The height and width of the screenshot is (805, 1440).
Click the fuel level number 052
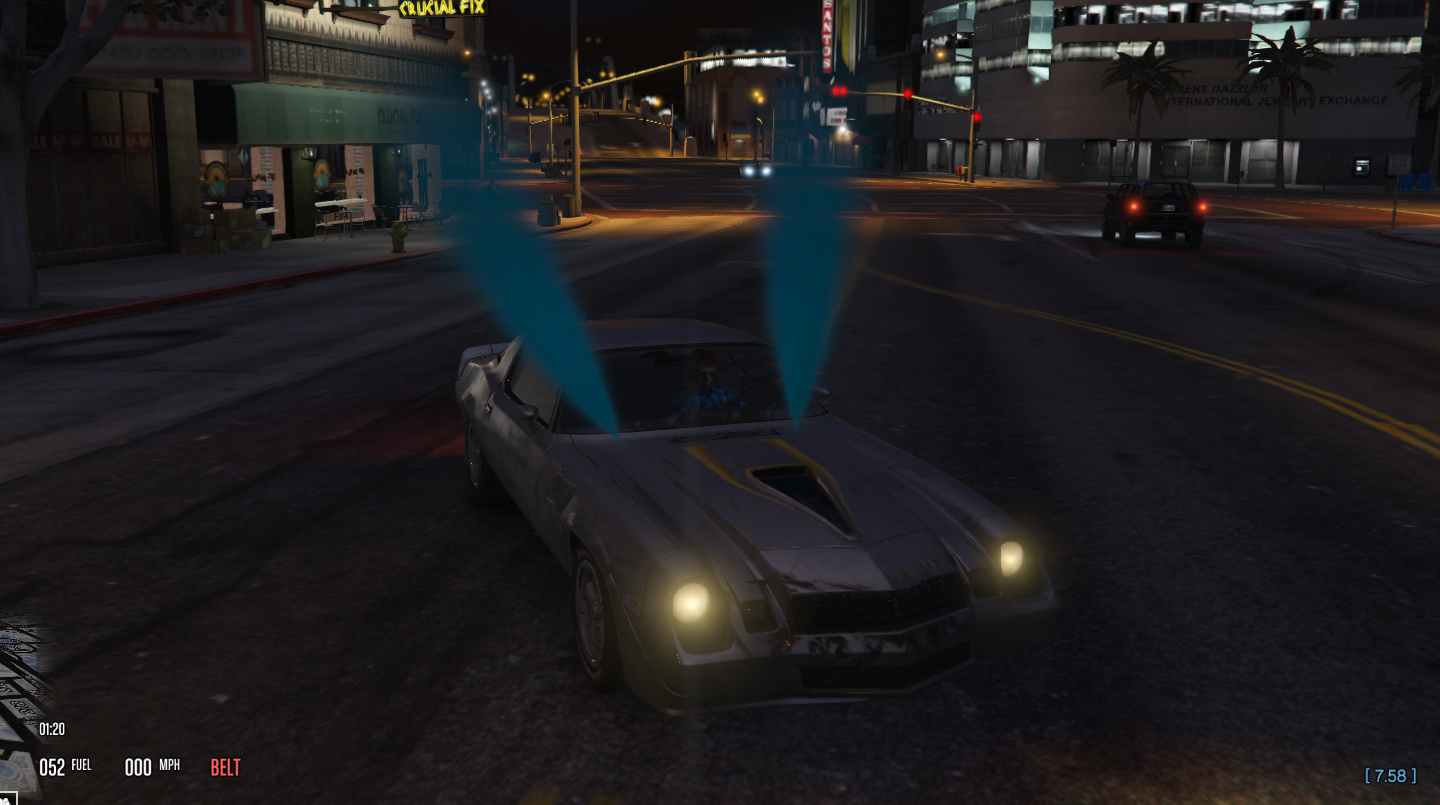(55, 765)
